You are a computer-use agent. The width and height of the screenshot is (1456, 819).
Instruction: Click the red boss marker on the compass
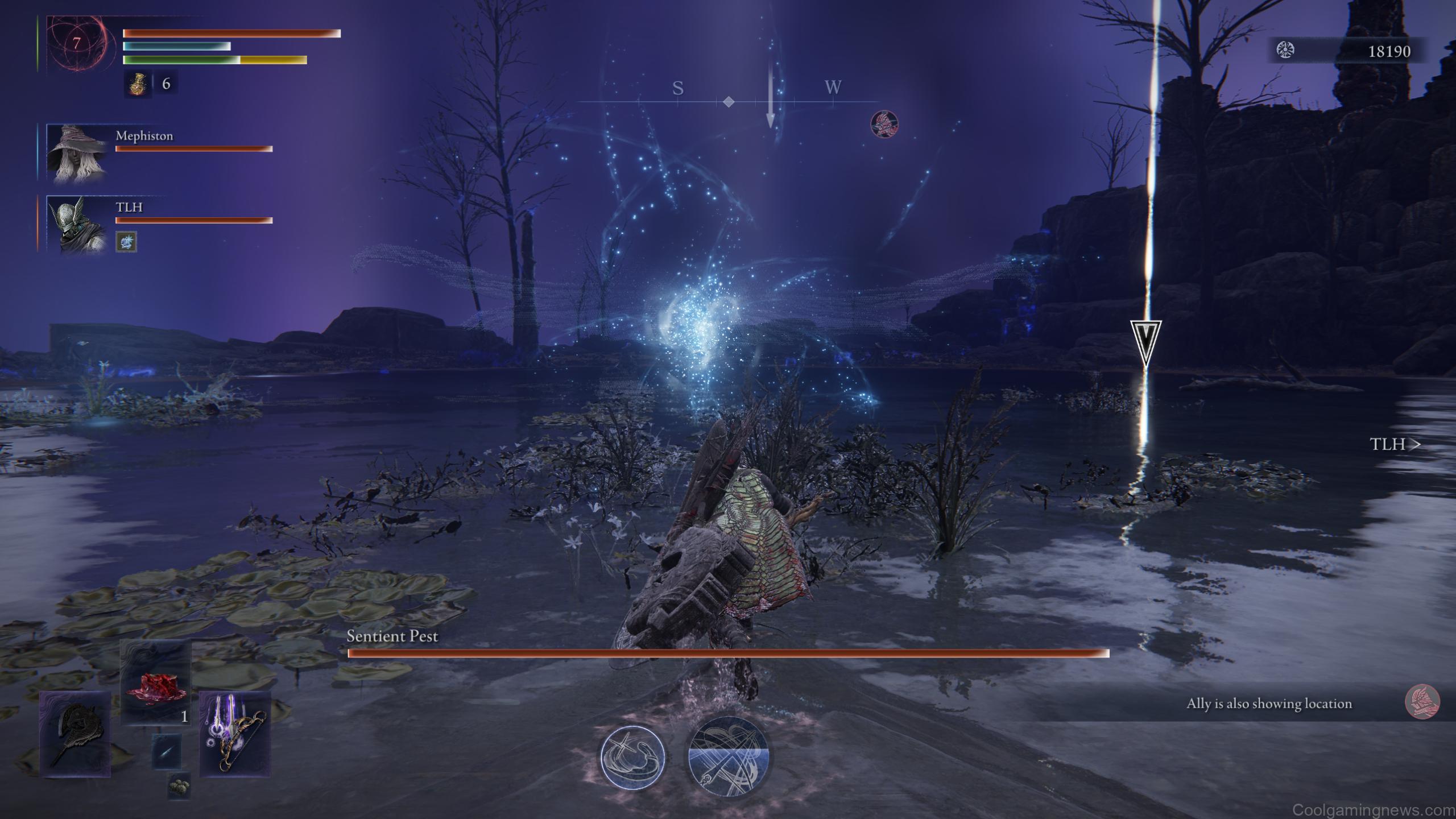[x=884, y=124]
